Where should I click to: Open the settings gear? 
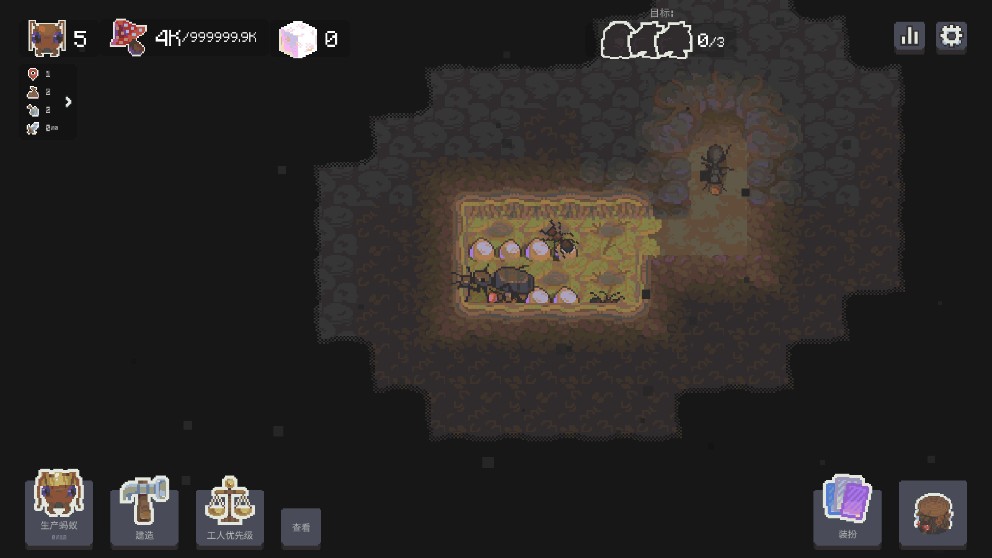coord(951,37)
